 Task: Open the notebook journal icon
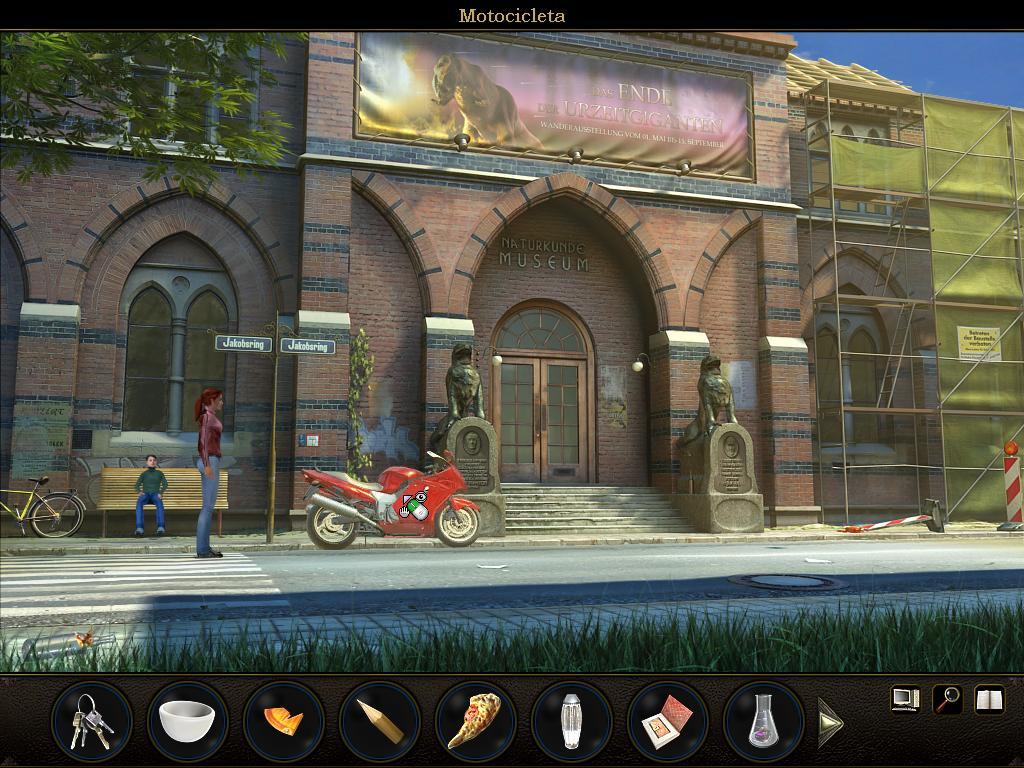coord(989,699)
